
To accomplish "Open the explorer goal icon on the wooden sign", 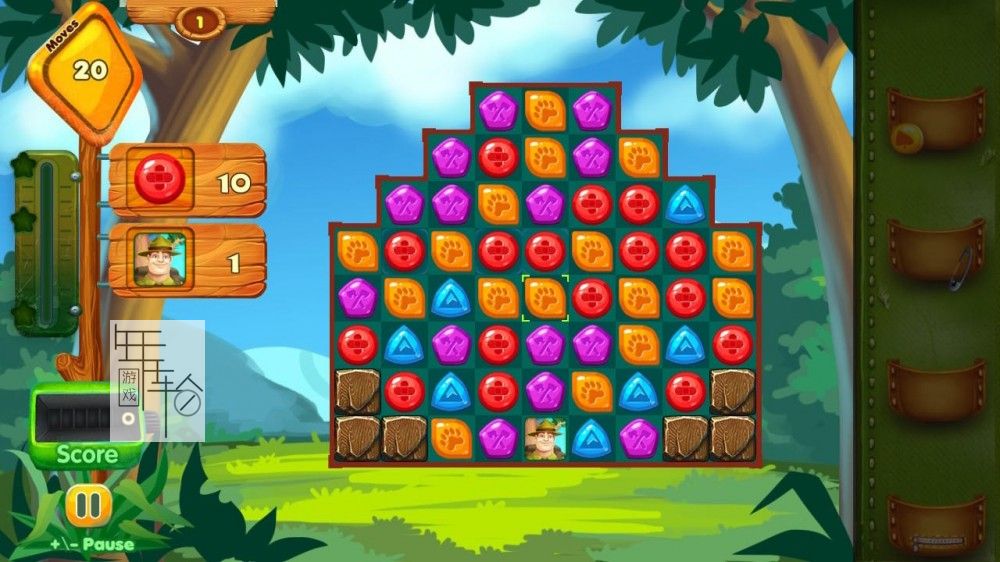I will coord(159,261).
